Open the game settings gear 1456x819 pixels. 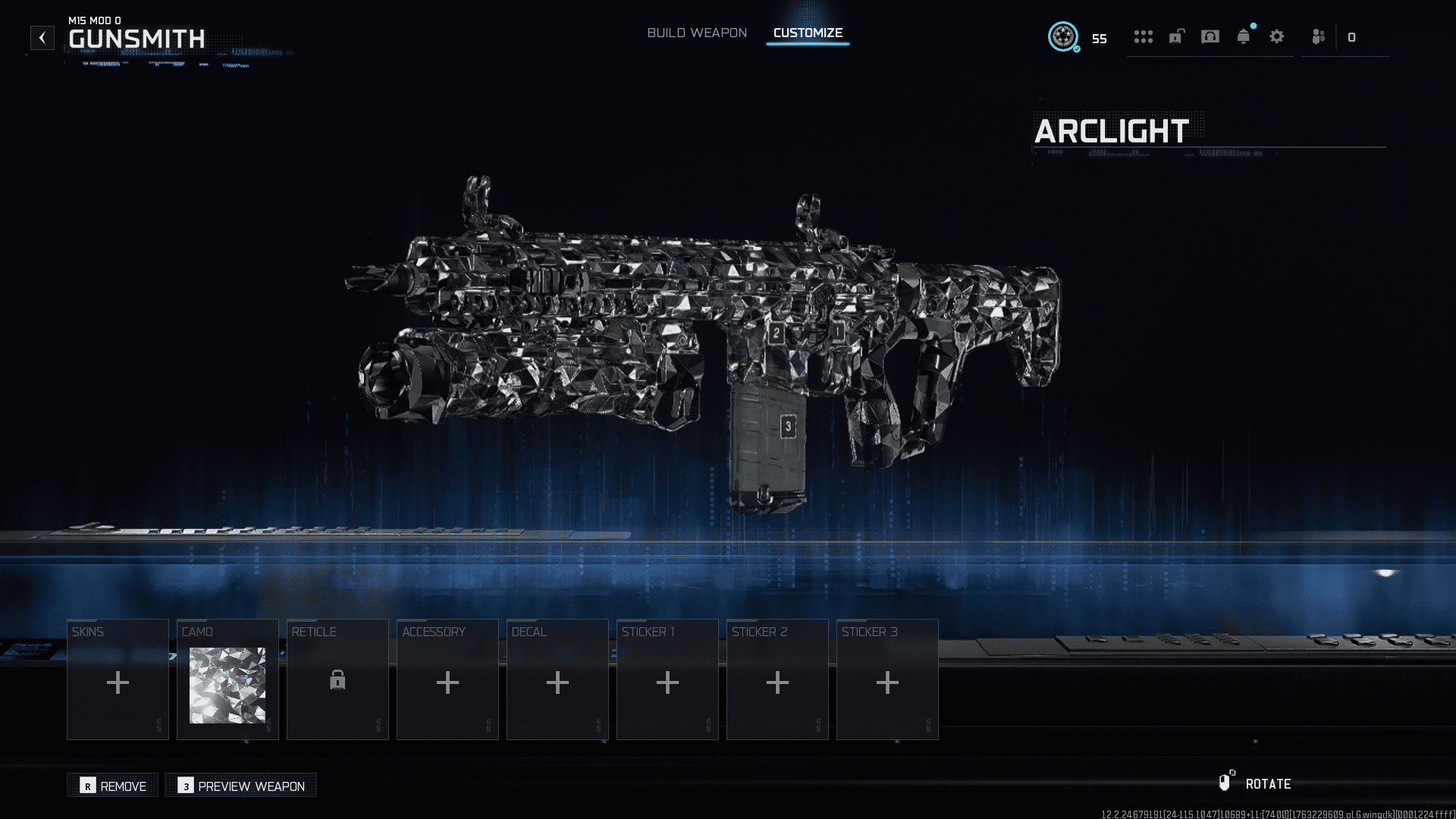tap(1277, 37)
